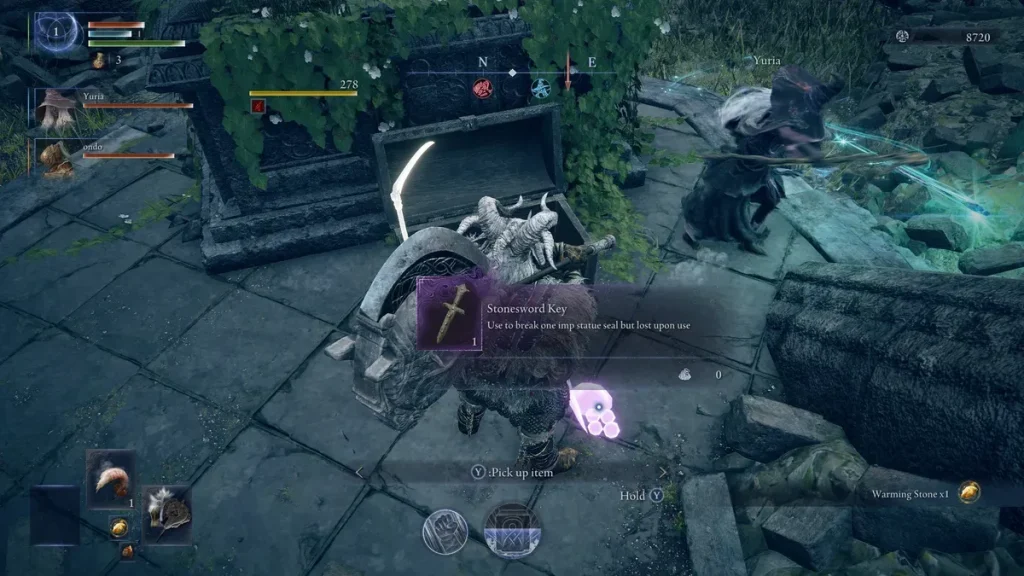Image resolution: width=1024 pixels, height=576 pixels.
Task: Select the curved horn quick item slot
Action: pyautogui.click(x=110, y=479)
